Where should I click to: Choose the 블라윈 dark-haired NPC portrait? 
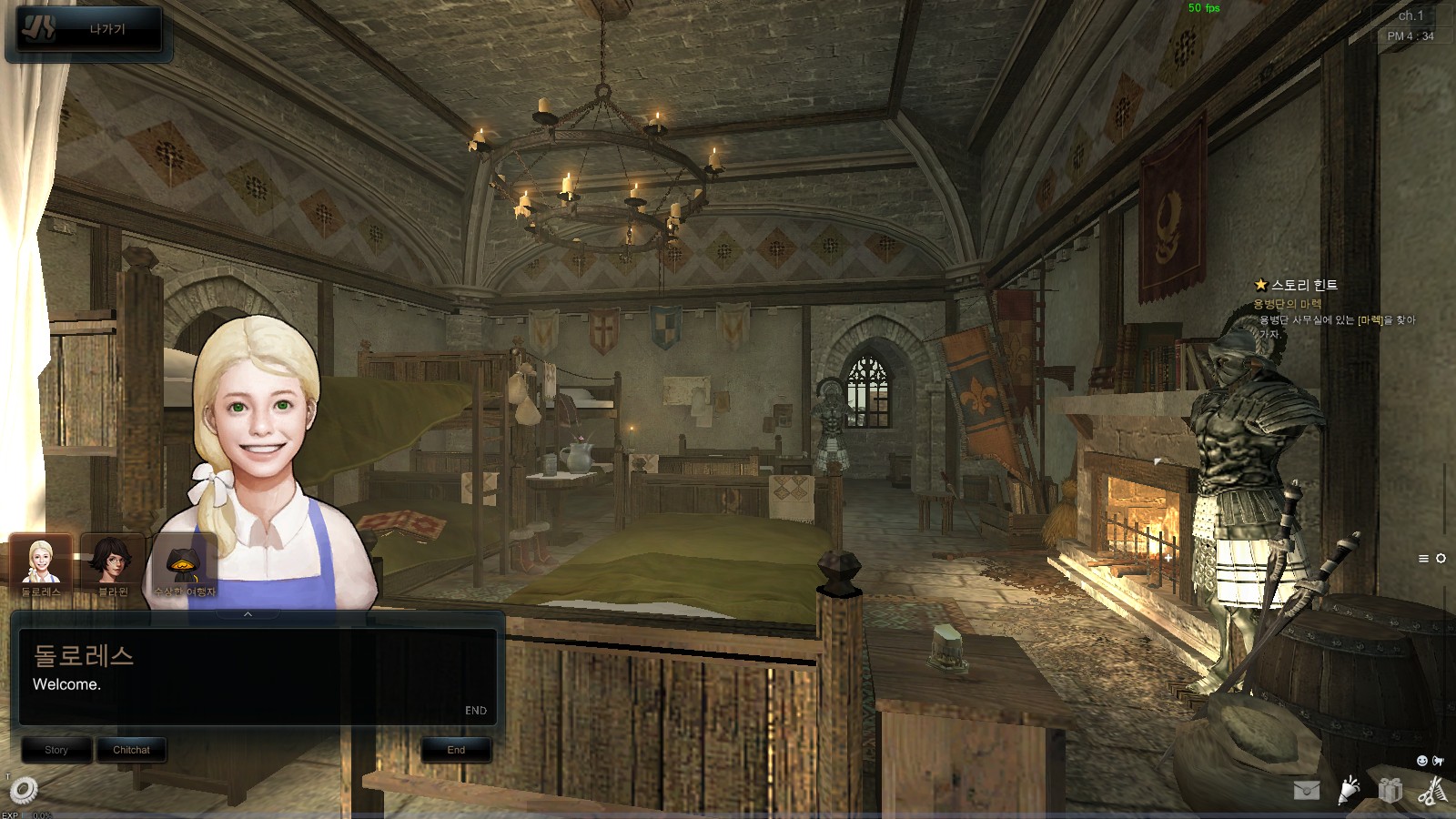click(x=113, y=563)
